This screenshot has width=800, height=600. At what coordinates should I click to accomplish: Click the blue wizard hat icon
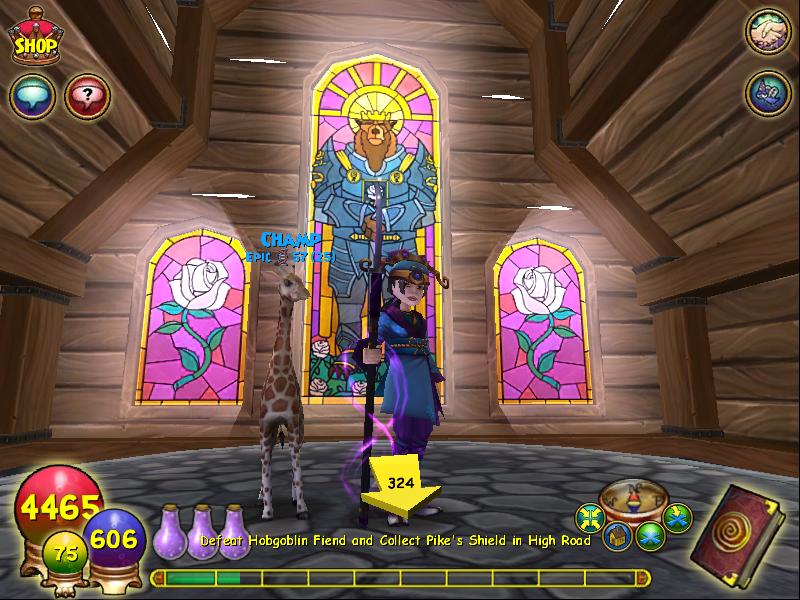coord(767,93)
